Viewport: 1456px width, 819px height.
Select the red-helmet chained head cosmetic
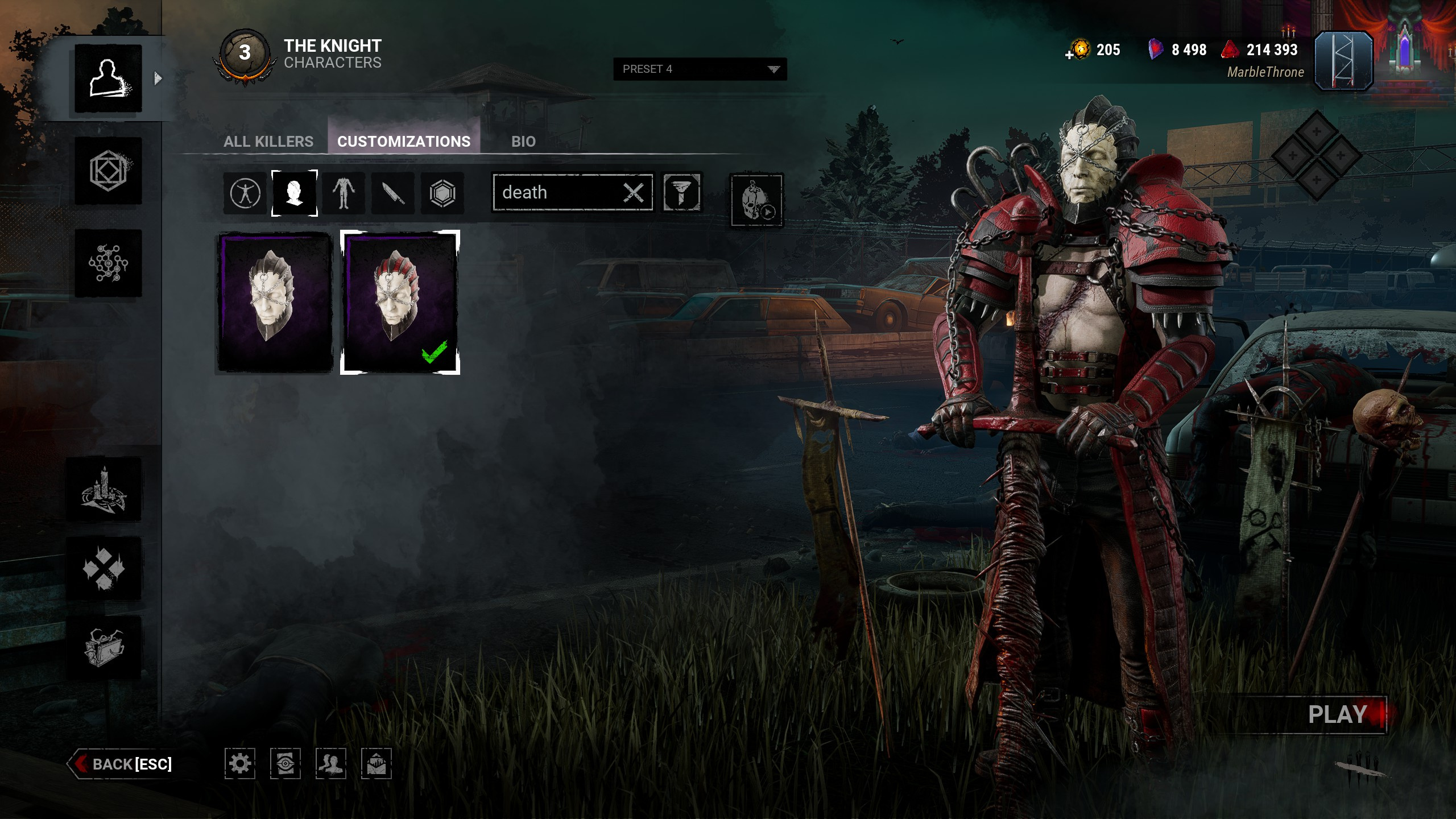(400, 302)
